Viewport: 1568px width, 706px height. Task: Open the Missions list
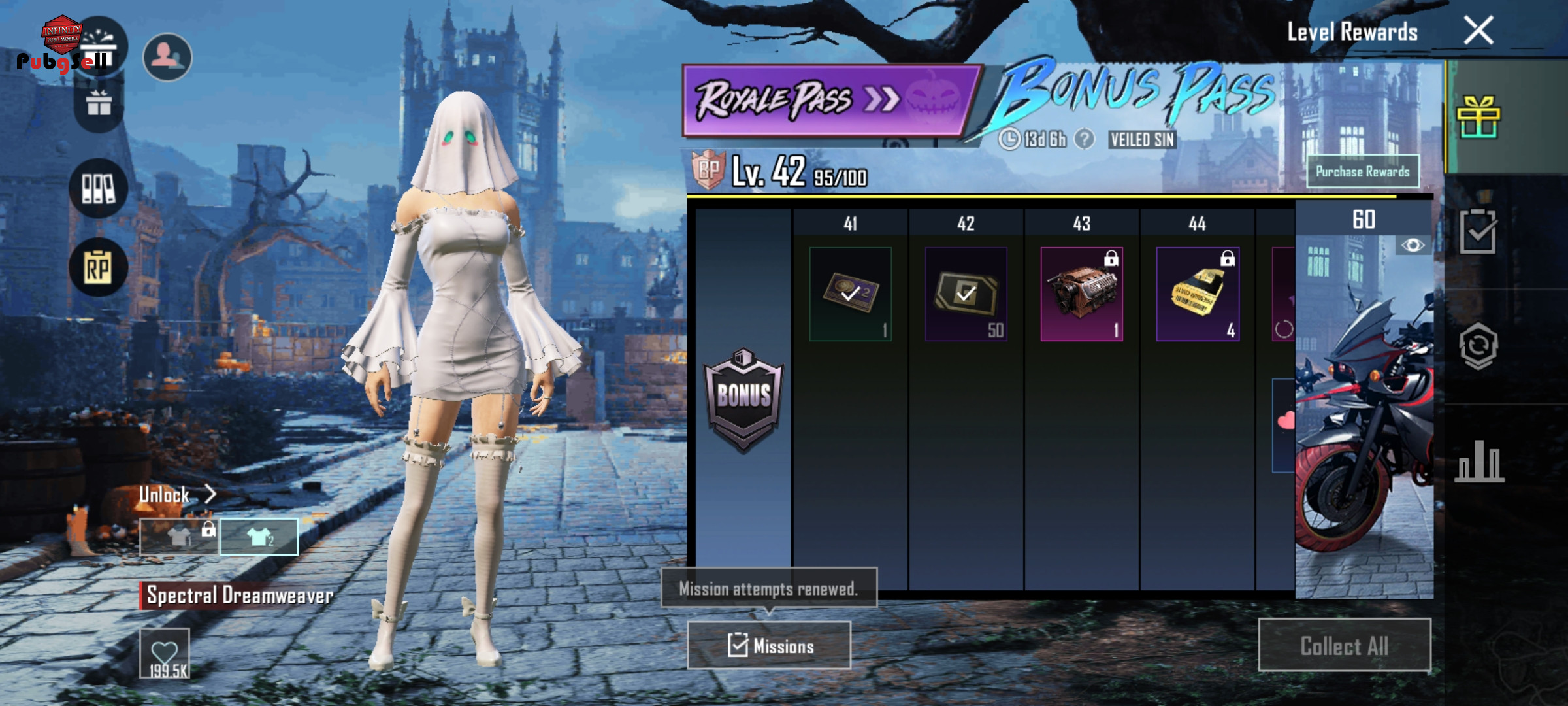(x=769, y=646)
